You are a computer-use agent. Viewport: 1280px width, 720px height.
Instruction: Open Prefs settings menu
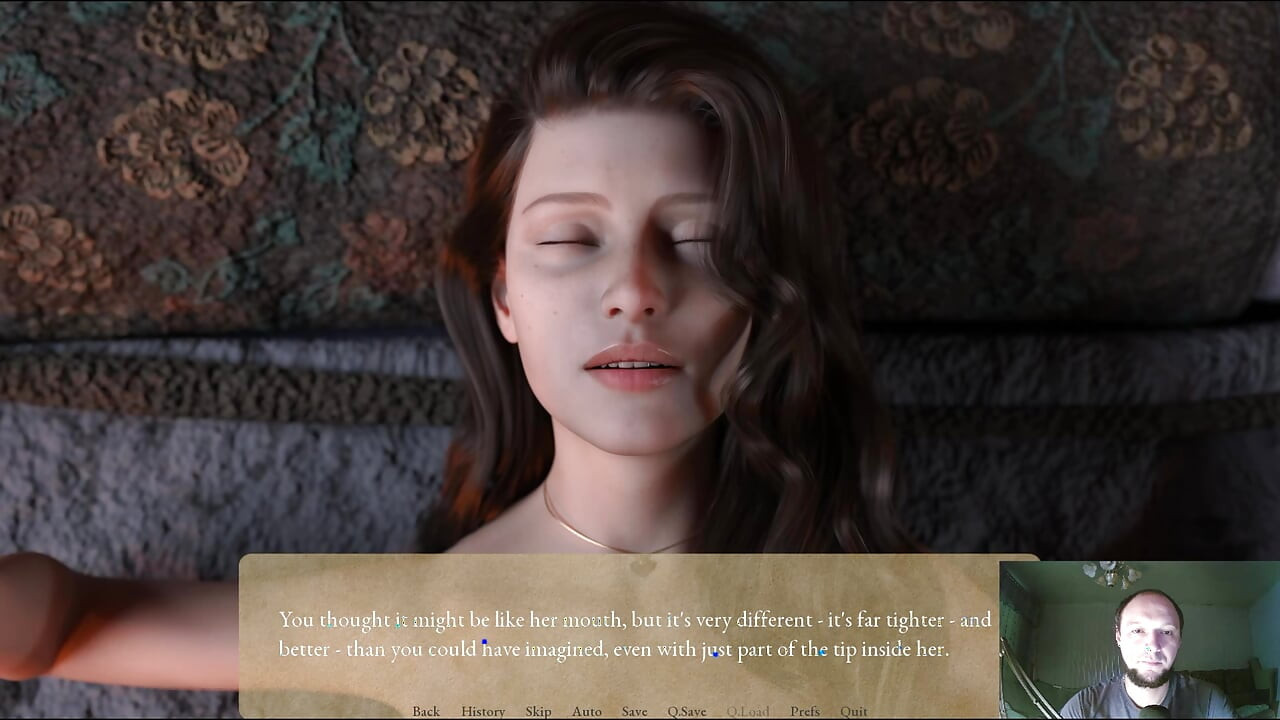[805, 711]
